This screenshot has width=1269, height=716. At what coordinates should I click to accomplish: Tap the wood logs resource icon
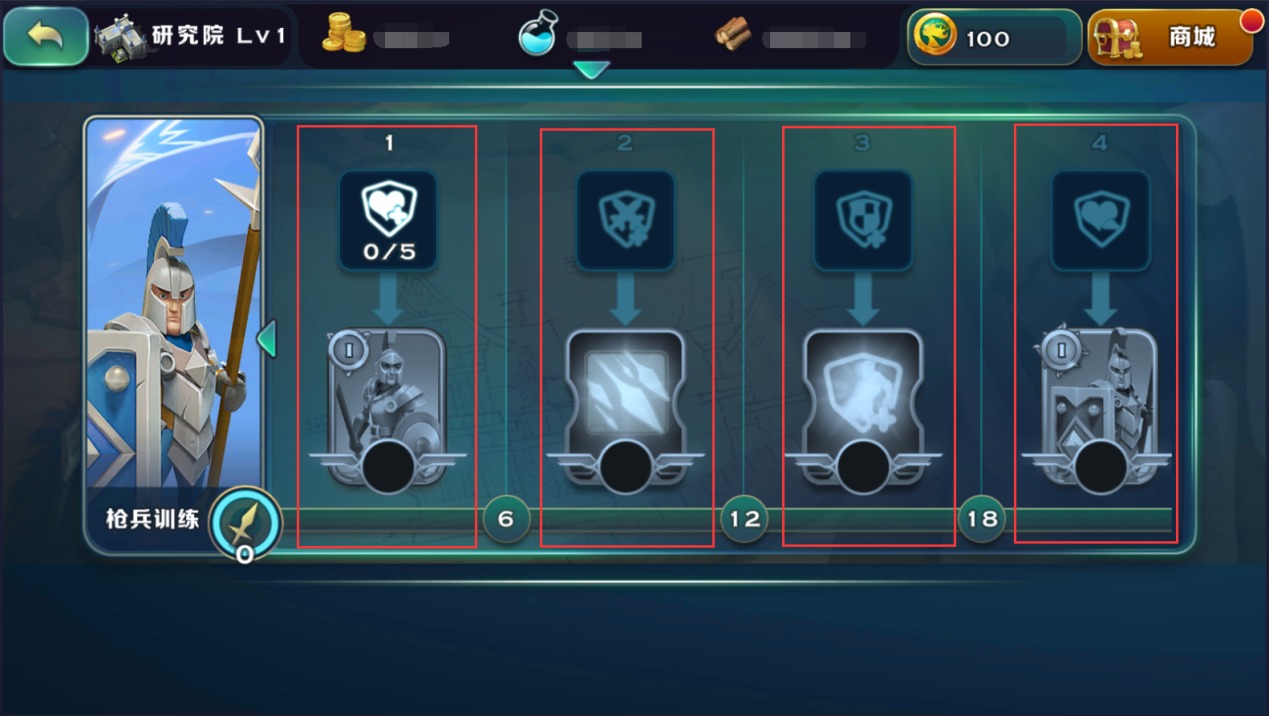point(733,37)
